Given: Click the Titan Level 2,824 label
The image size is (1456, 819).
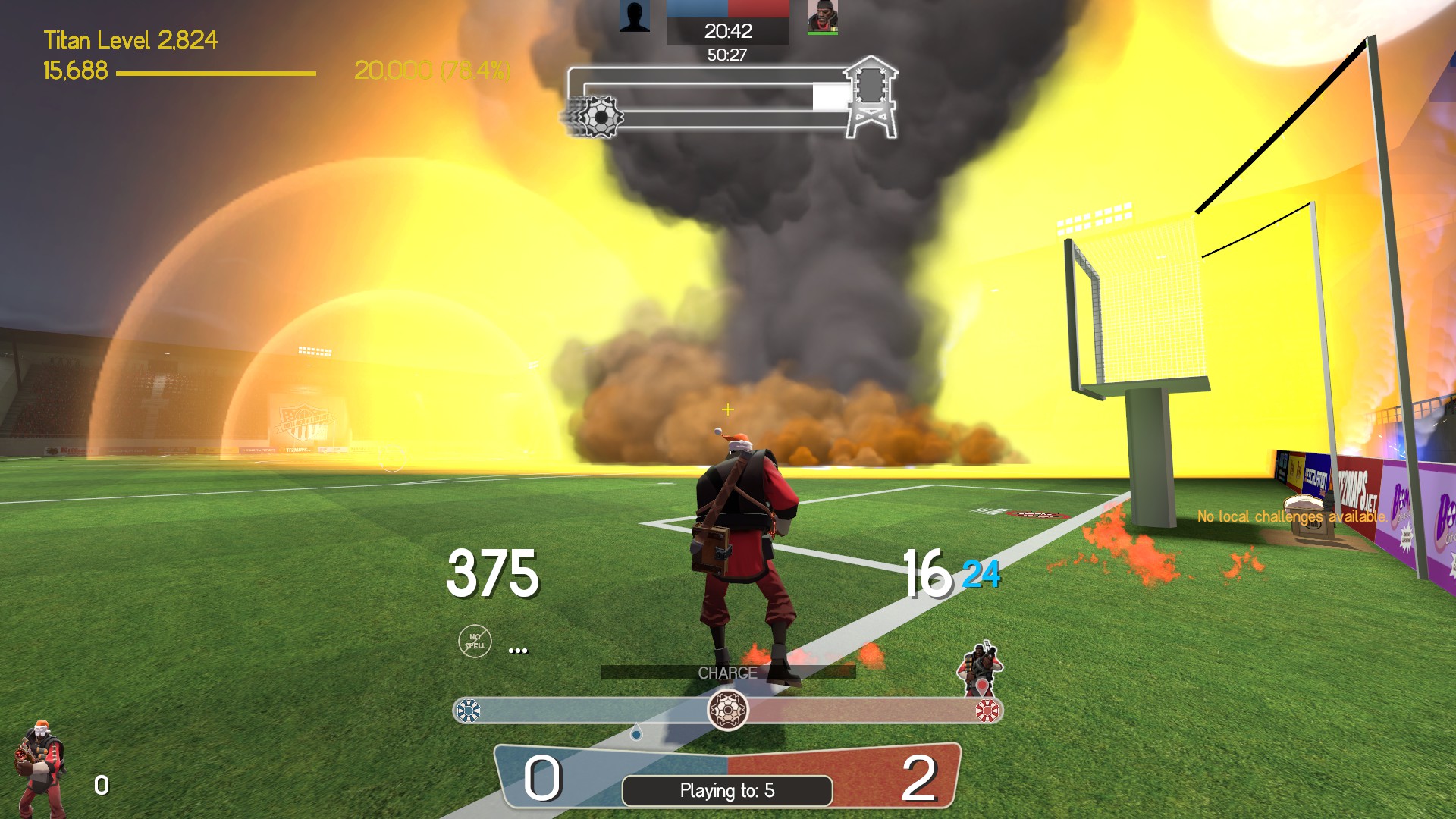Looking at the screenshot, I should (x=130, y=39).
